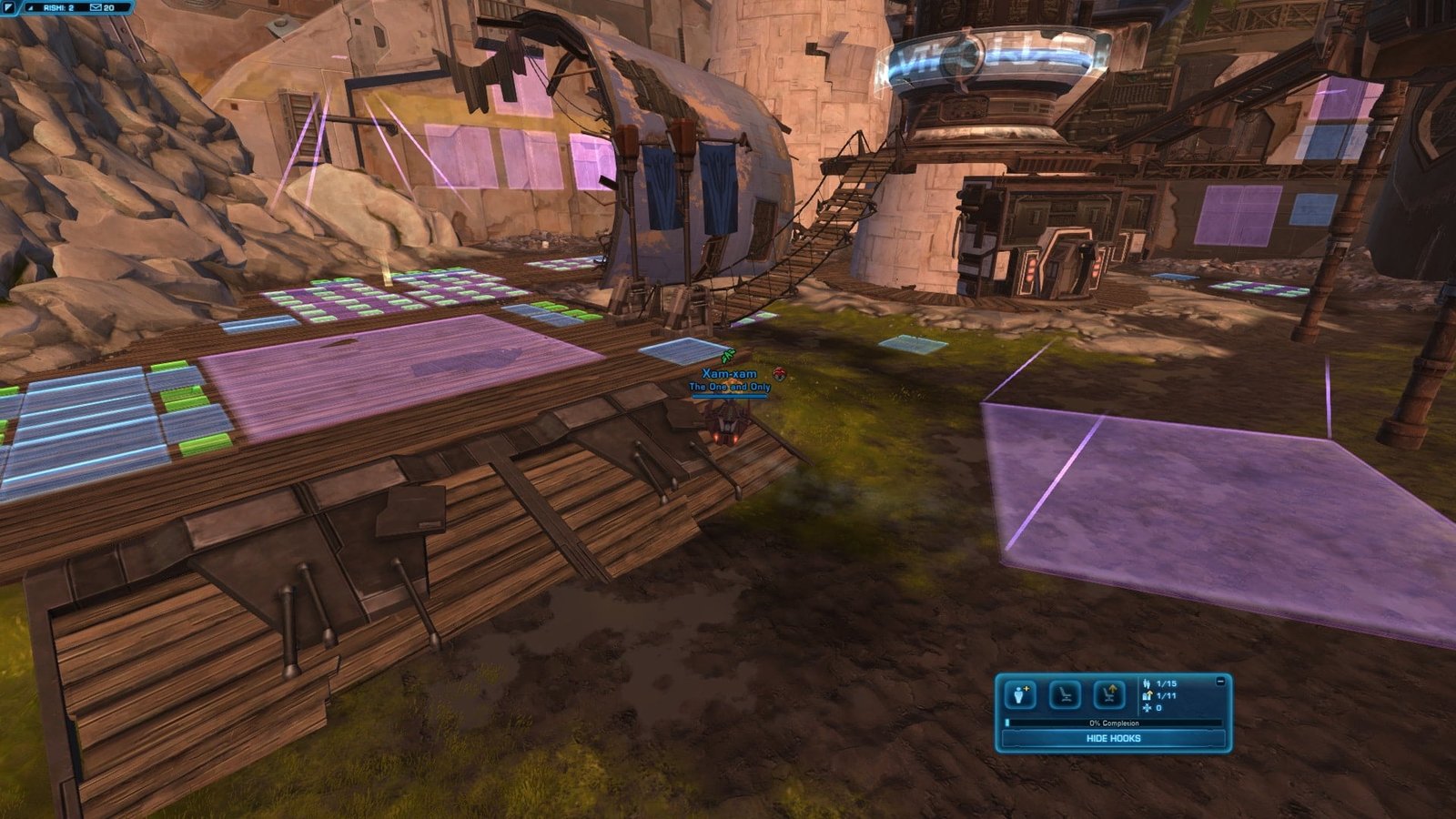The width and height of the screenshot is (1456, 819).
Task: Minimize the stronghold decoration panel
Action: pos(1220,681)
